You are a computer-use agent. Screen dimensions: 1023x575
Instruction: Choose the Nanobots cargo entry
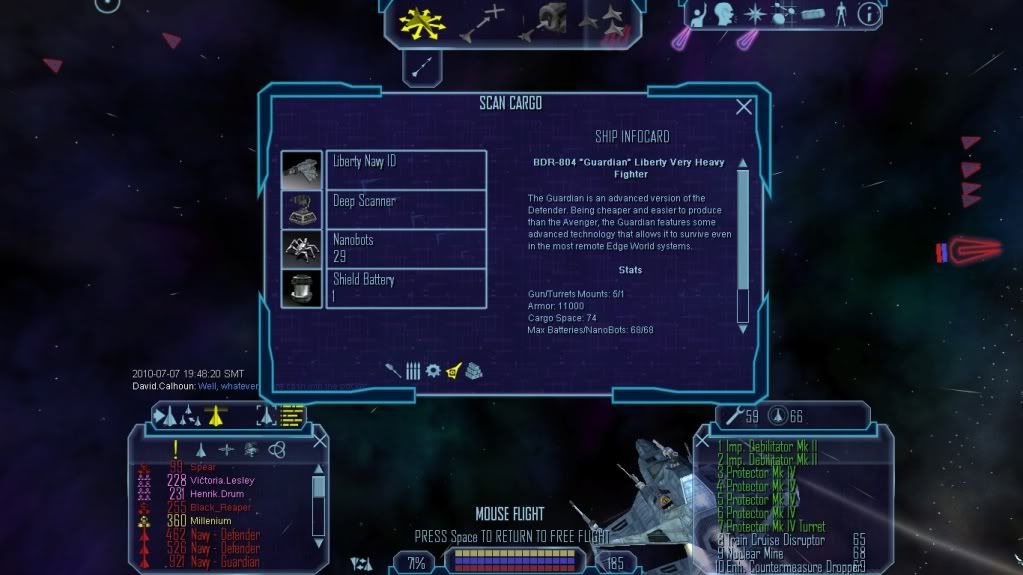[406, 248]
